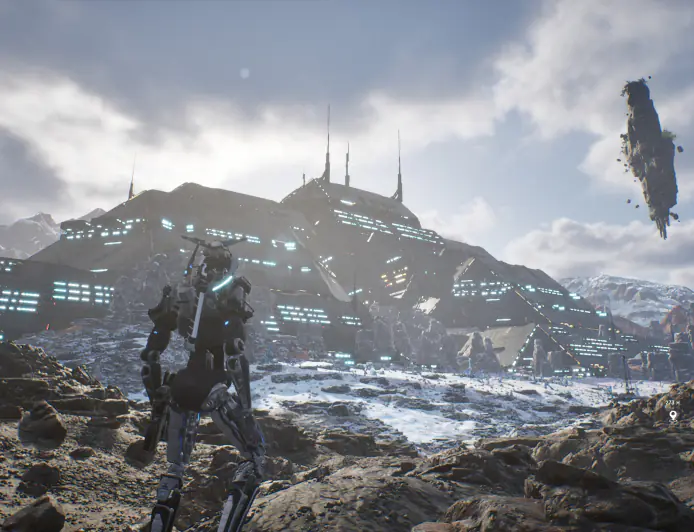Screen dimensions: 694x532
Task: Click the white waypoint pin marker
Action: (673, 415)
